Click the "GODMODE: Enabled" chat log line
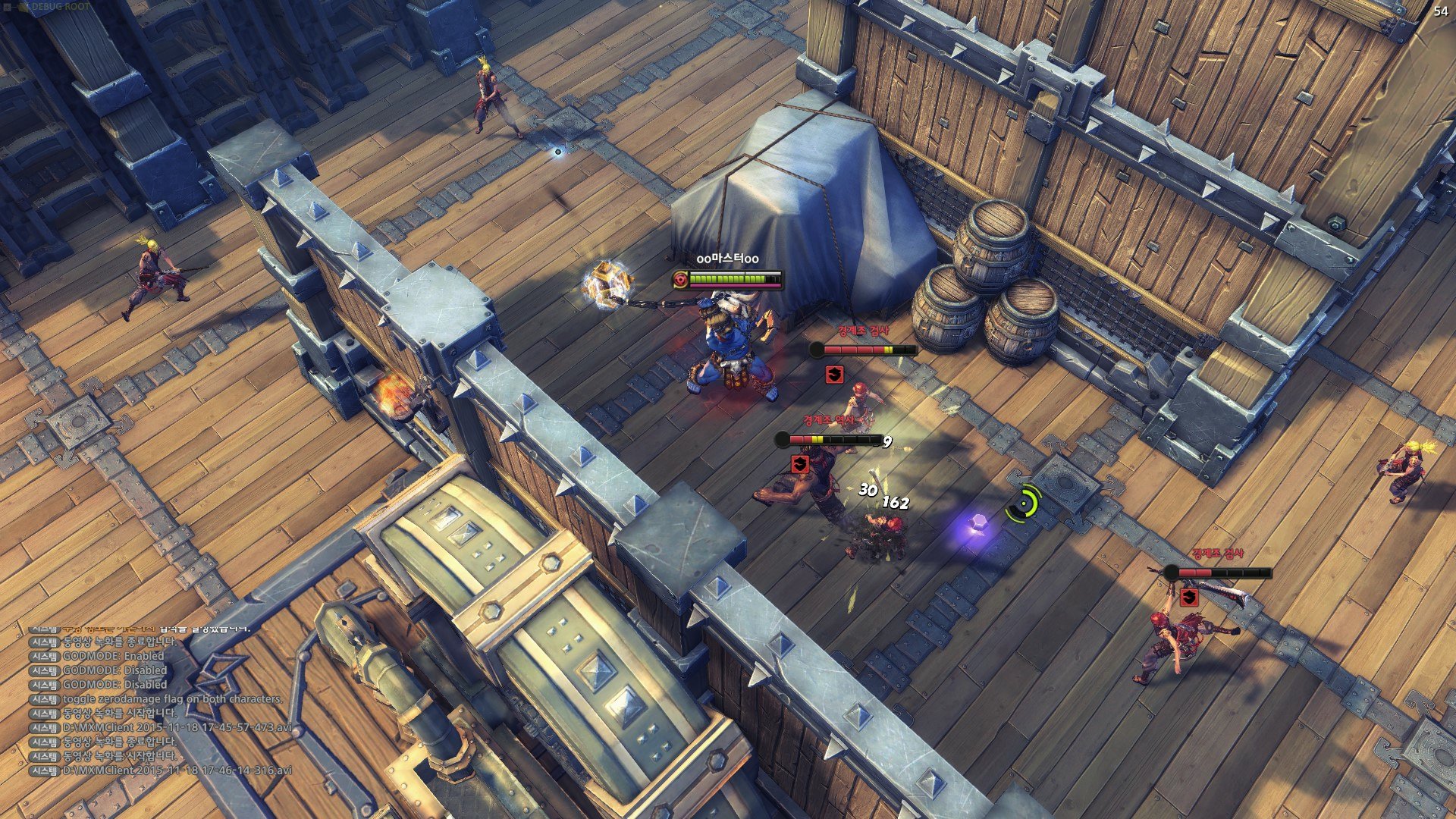The image size is (1456, 819). 113,656
